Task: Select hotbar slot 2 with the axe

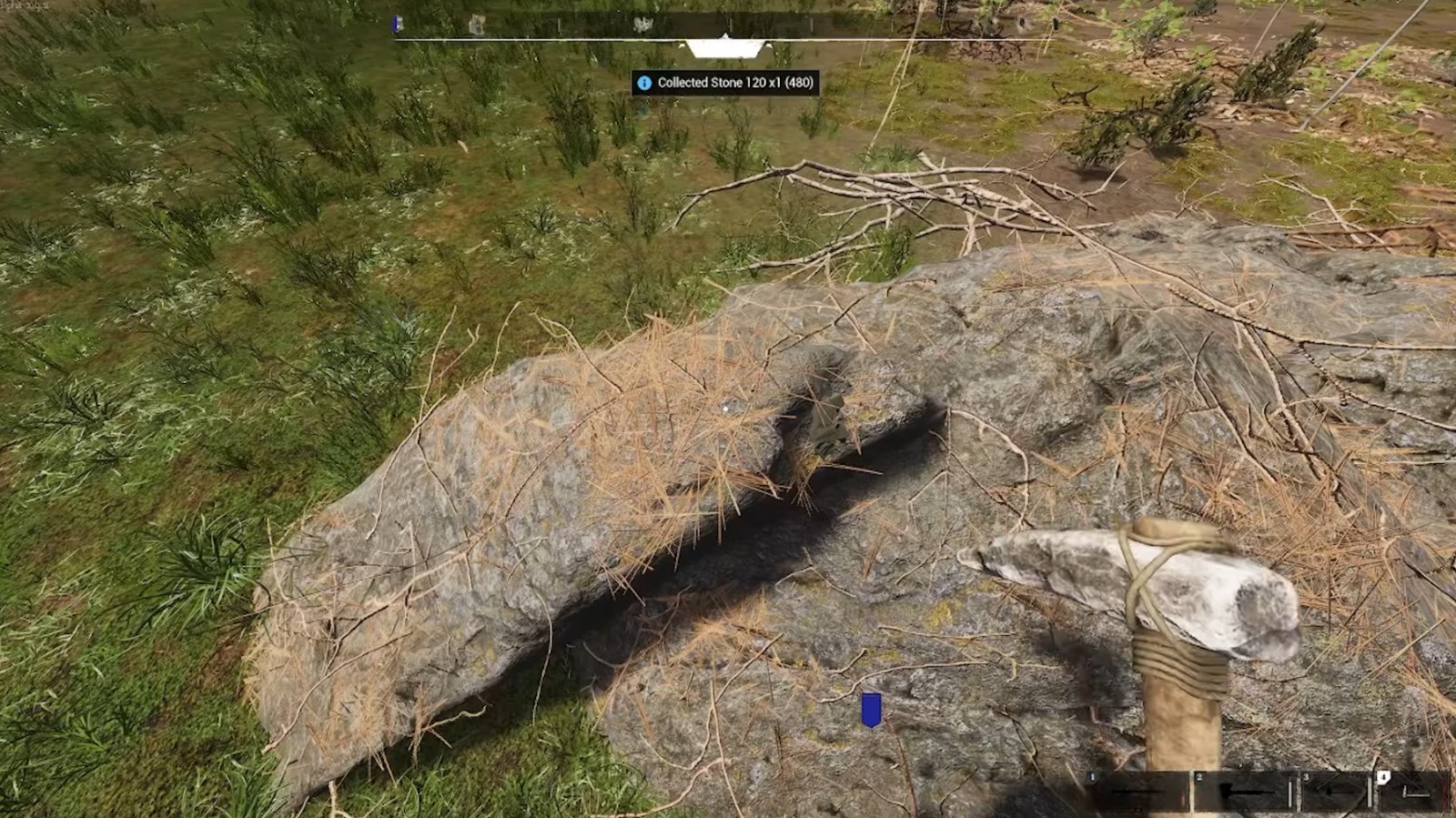Action: 1244,792
